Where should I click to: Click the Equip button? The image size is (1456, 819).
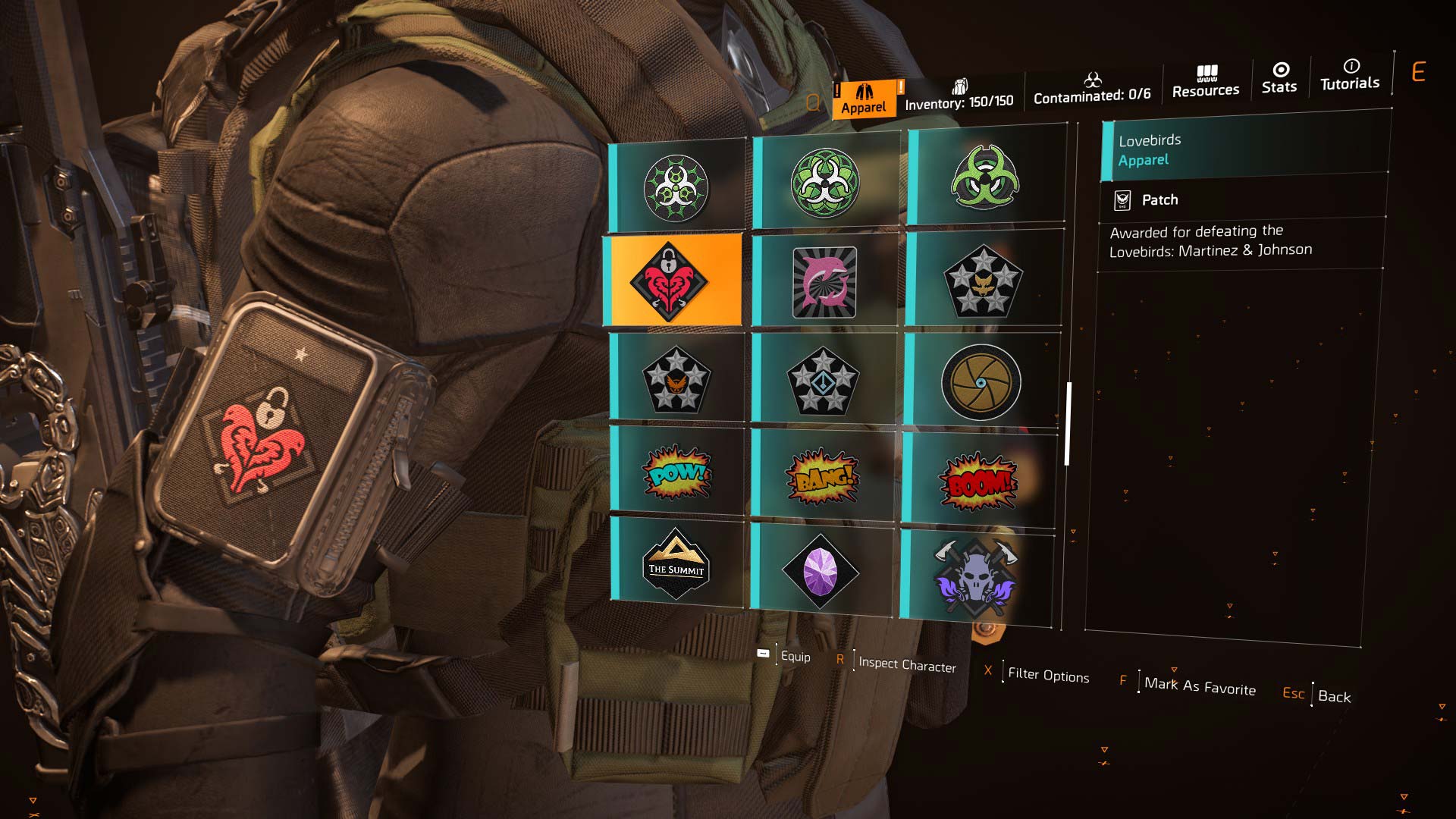(x=794, y=657)
